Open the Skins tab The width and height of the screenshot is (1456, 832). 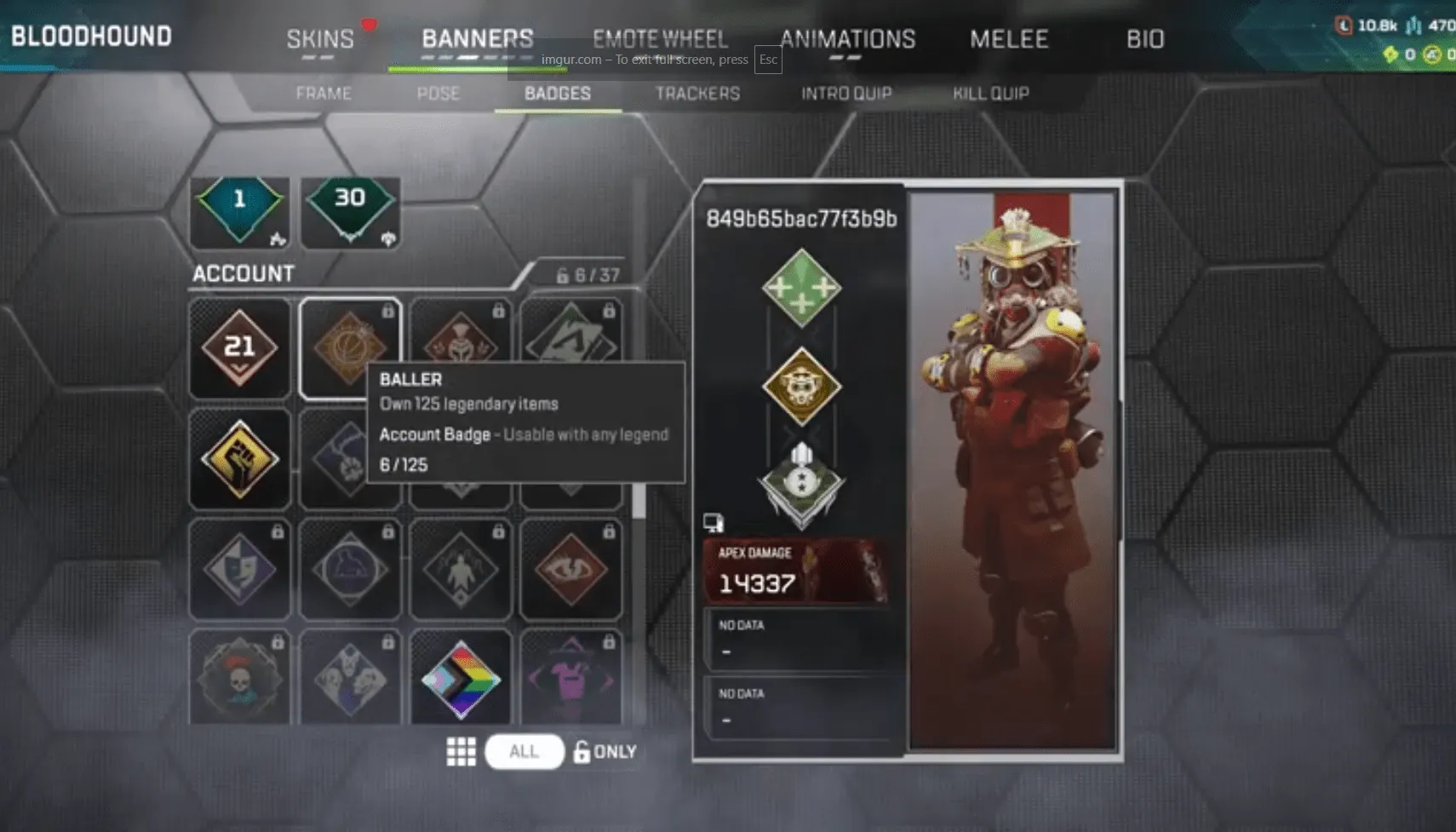(x=320, y=39)
